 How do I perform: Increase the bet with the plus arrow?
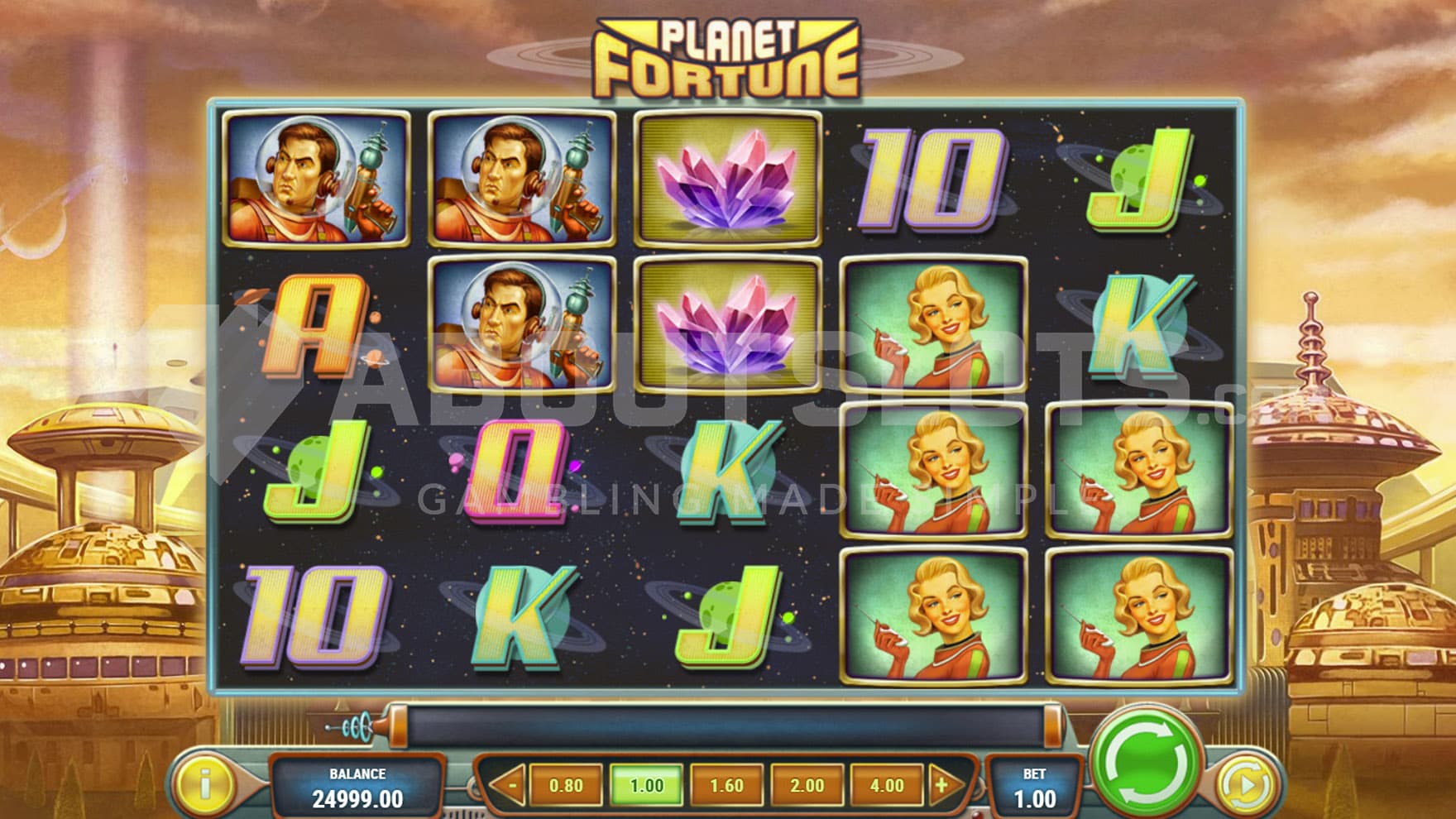(942, 784)
